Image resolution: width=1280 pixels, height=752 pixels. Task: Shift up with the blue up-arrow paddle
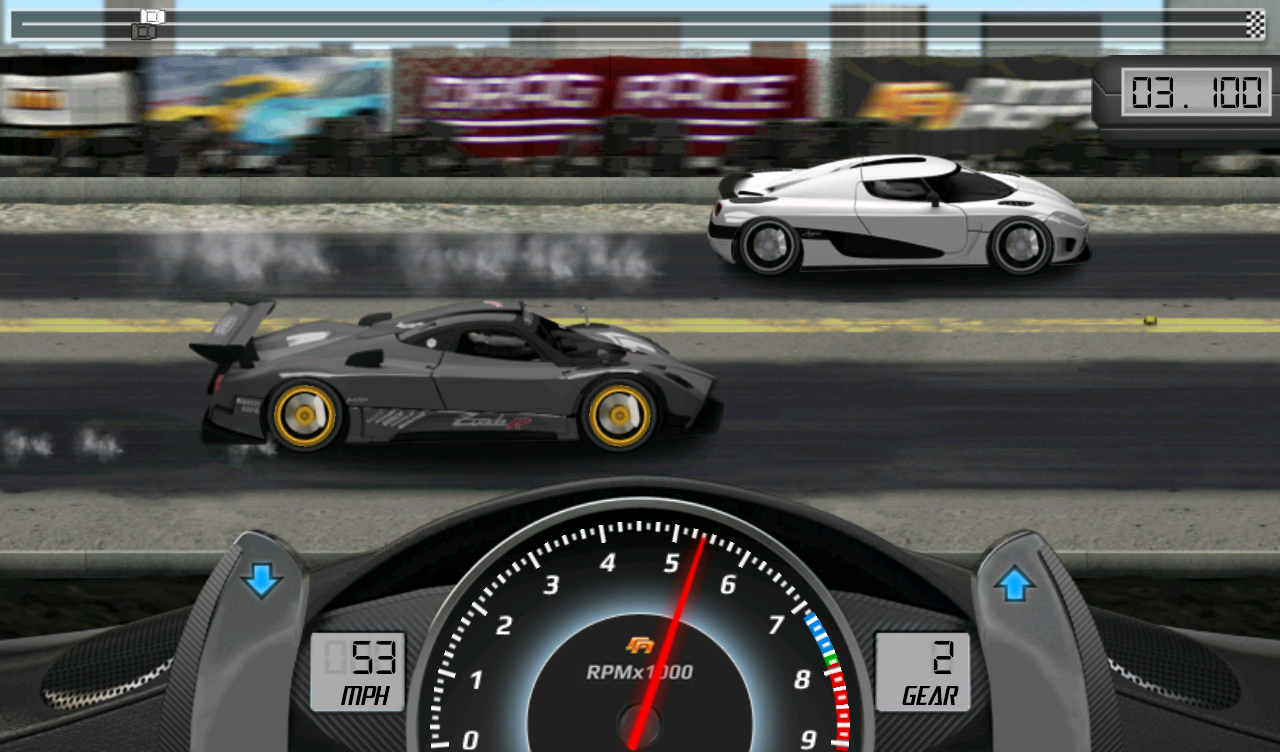(1014, 583)
